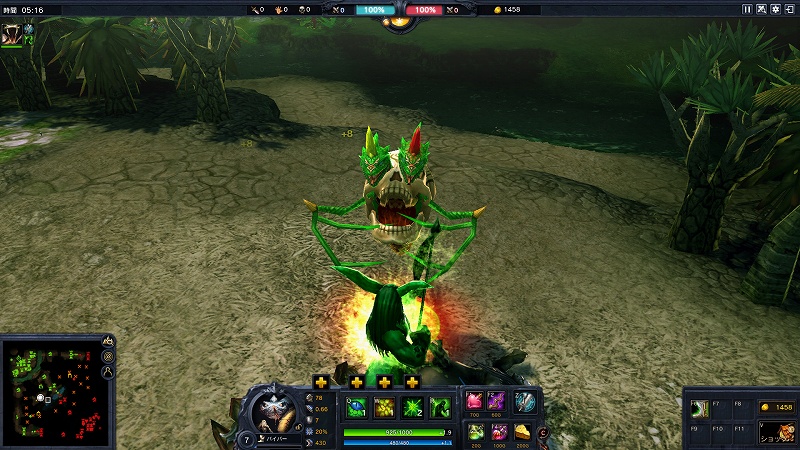Click the round target icon beside minimap

click(107, 356)
